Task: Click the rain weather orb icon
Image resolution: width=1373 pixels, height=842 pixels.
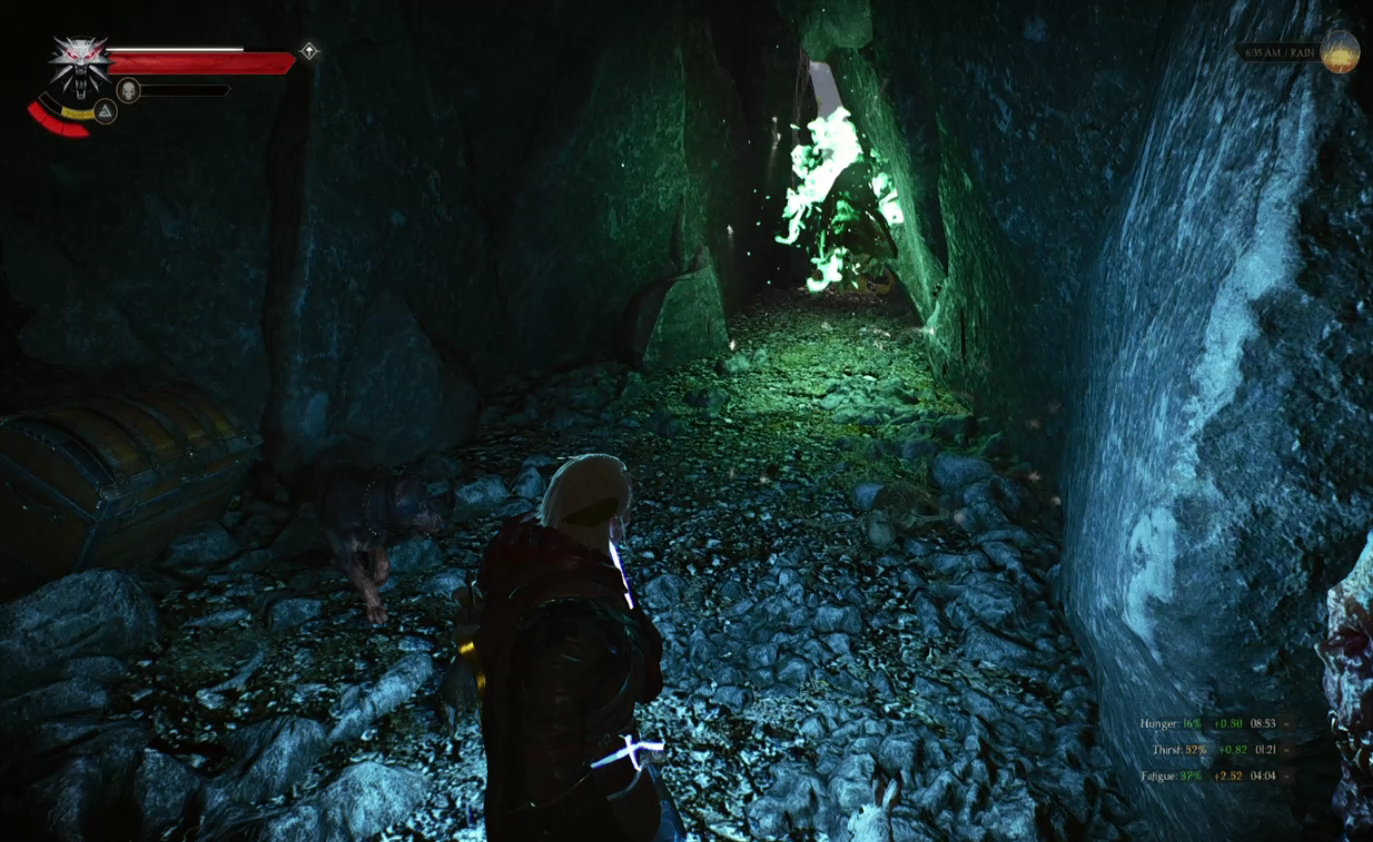Action: click(x=1339, y=51)
